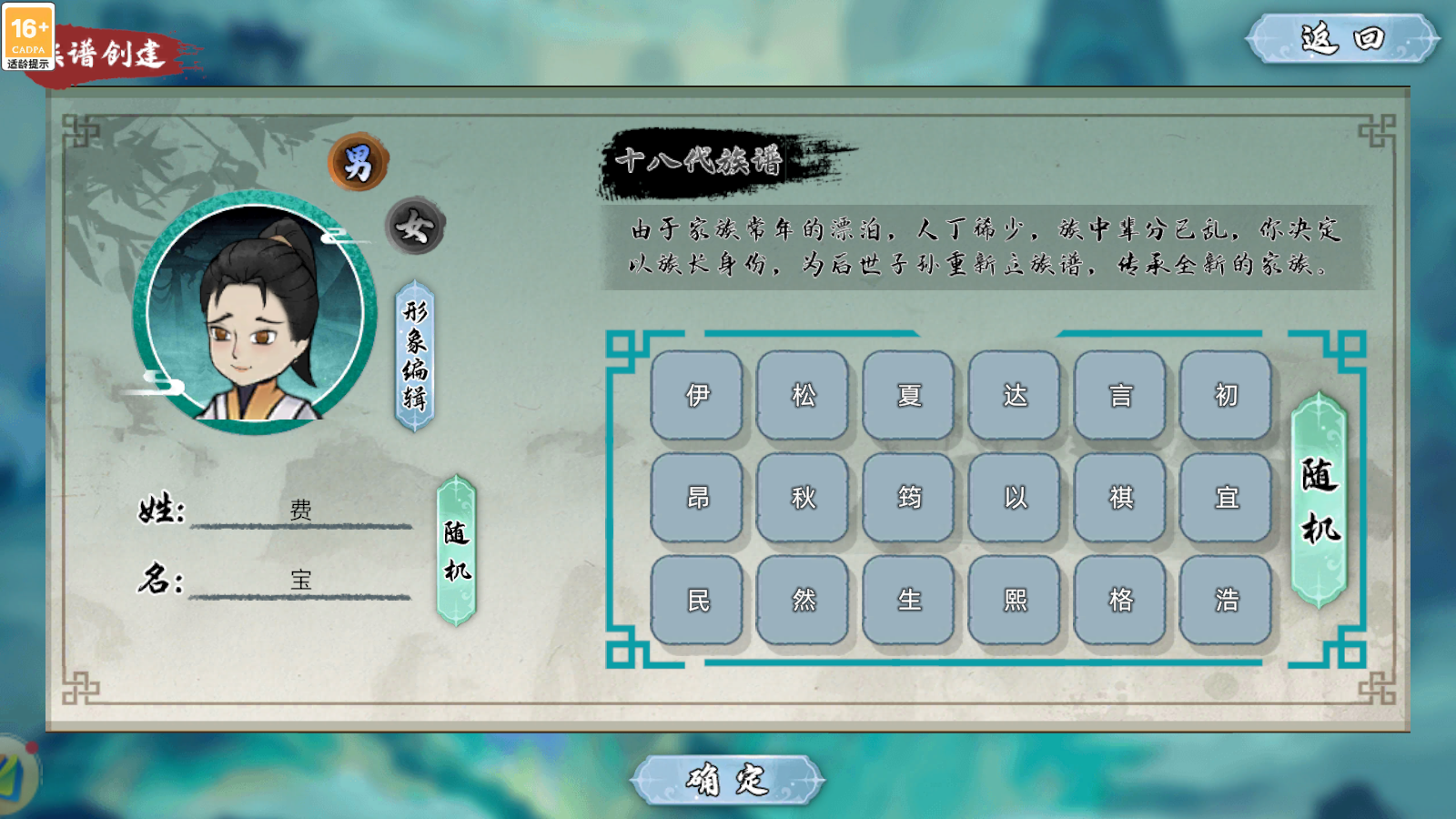Edit the given name 名 field
Screen dimensions: 1456x819
pyautogui.click(x=301, y=581)
